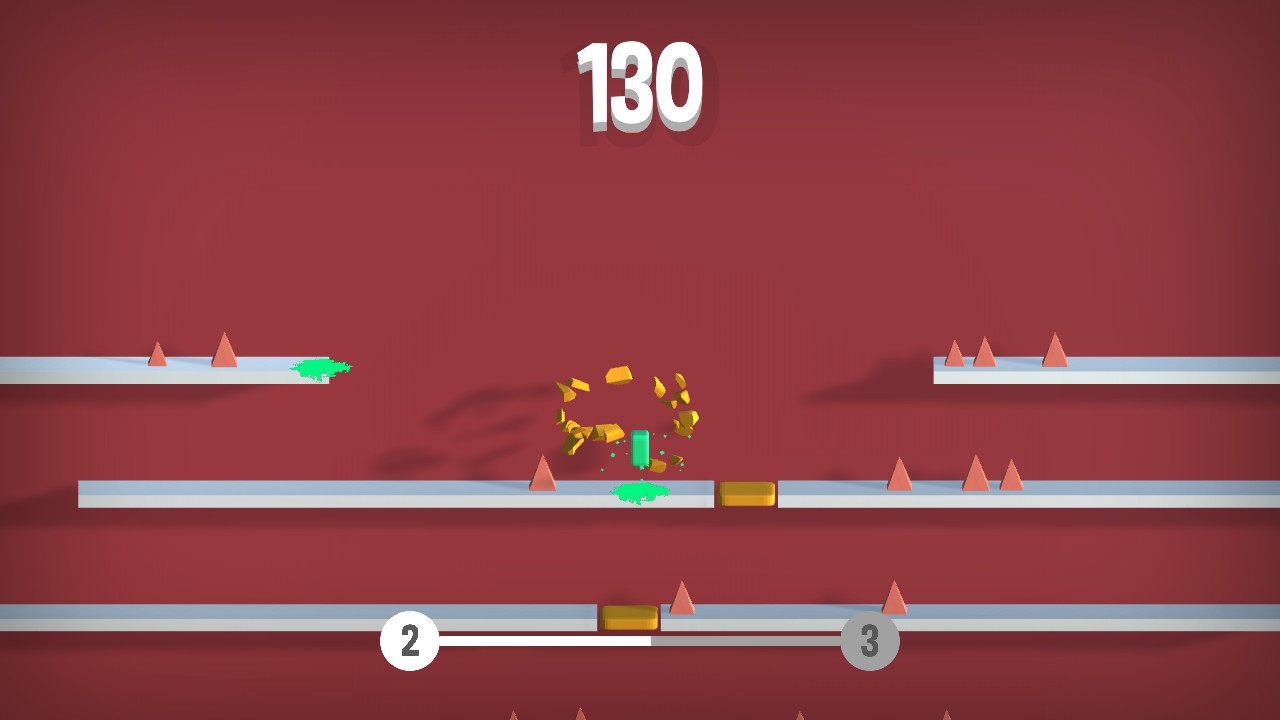
Task: Click the gold brick on the bottom platform
Action: point(628,617)
